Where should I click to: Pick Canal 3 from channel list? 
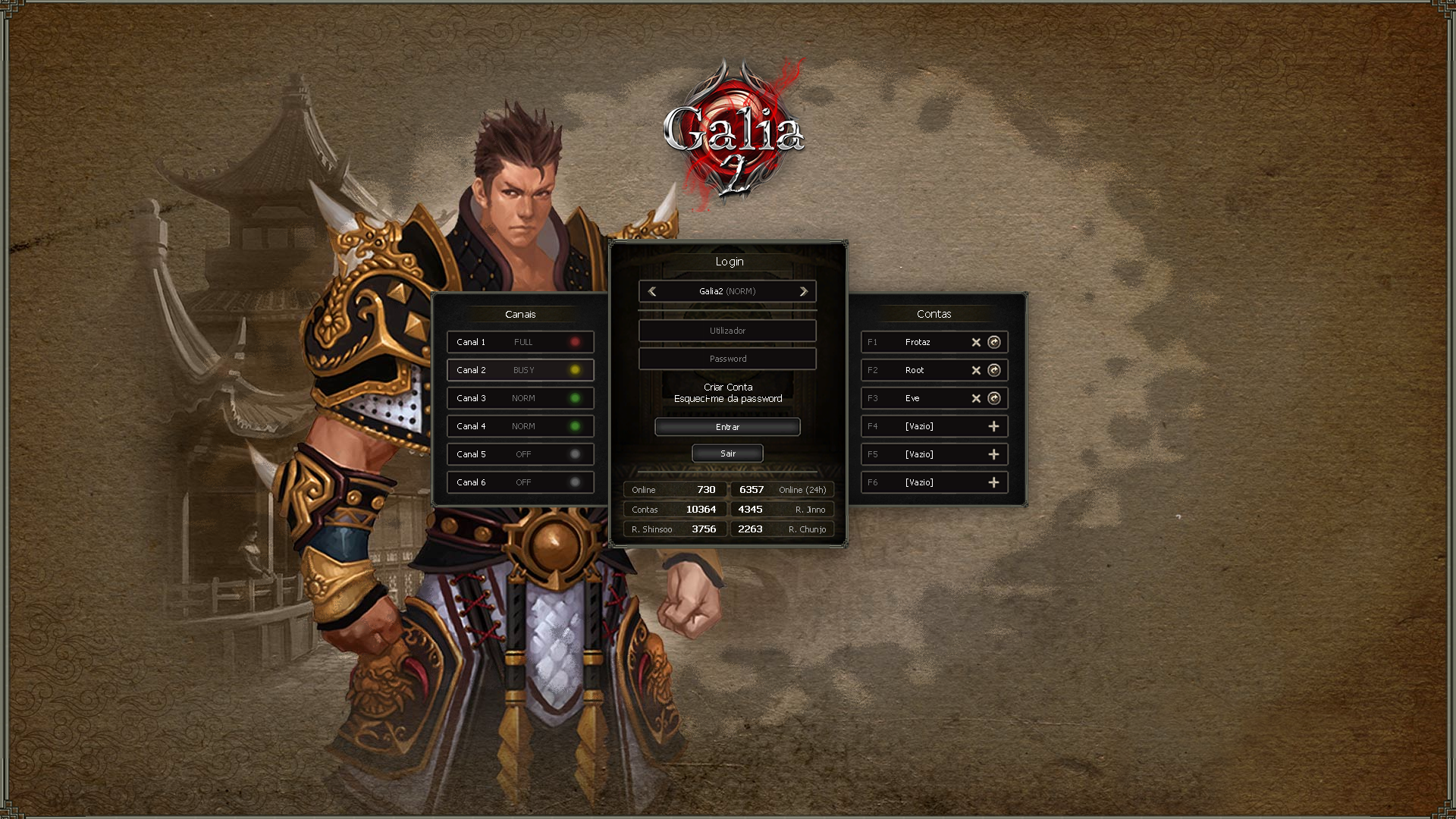(520, 398)
